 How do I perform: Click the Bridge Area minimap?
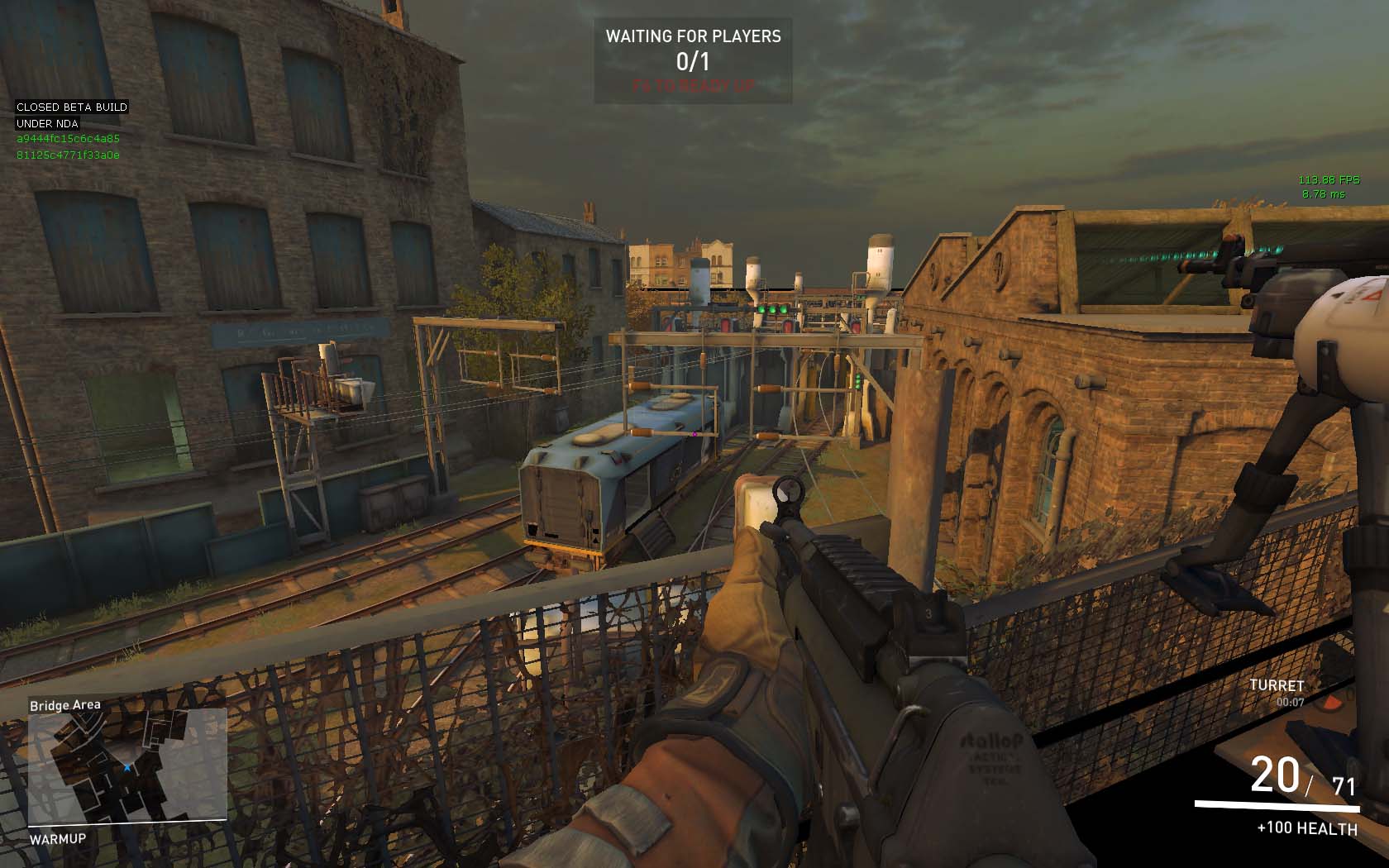pyautogui.click(x=127, y=766)
